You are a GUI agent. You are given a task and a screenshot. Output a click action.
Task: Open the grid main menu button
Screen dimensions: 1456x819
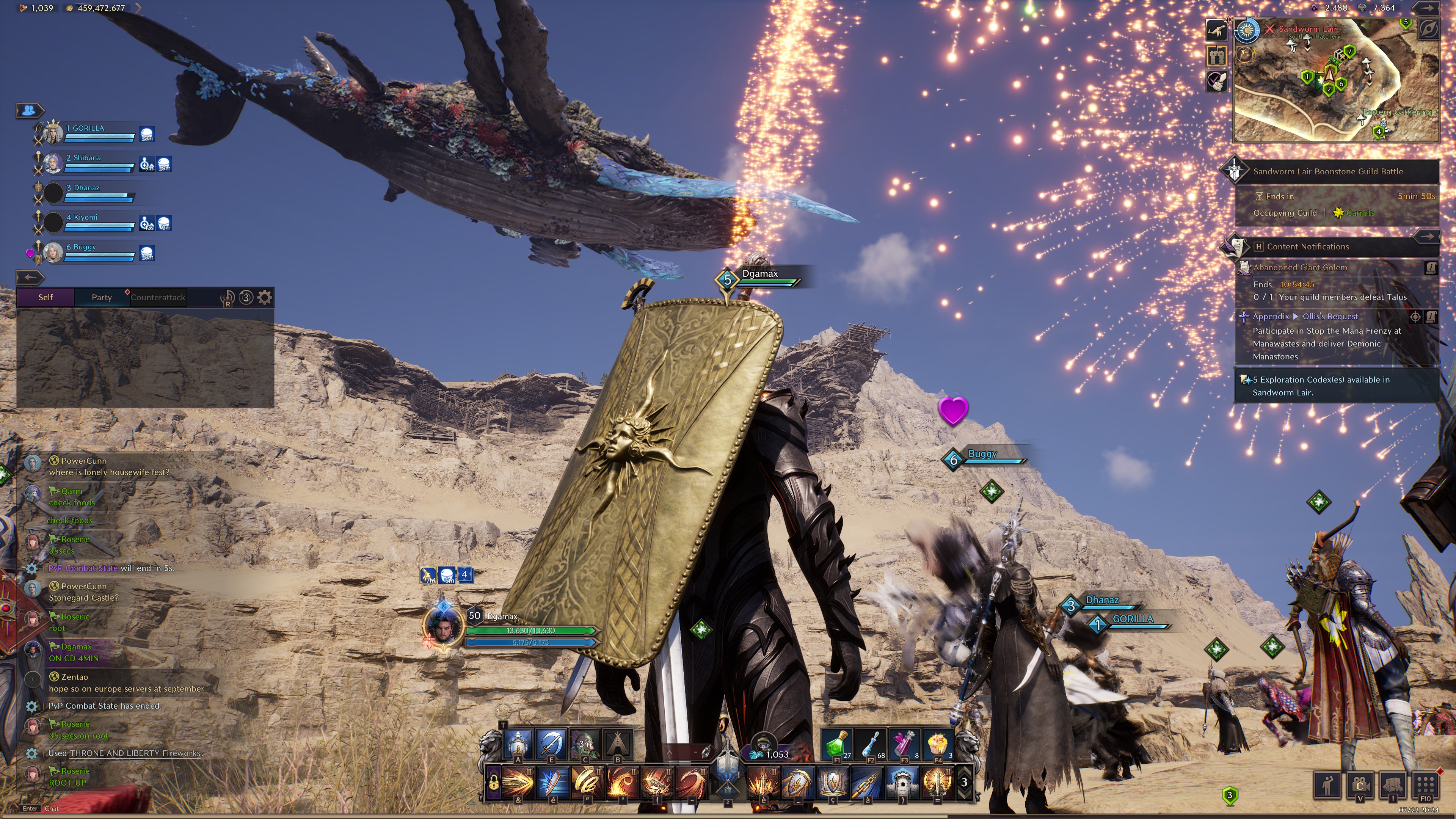pyautogui.click(x=1426, y=784)
